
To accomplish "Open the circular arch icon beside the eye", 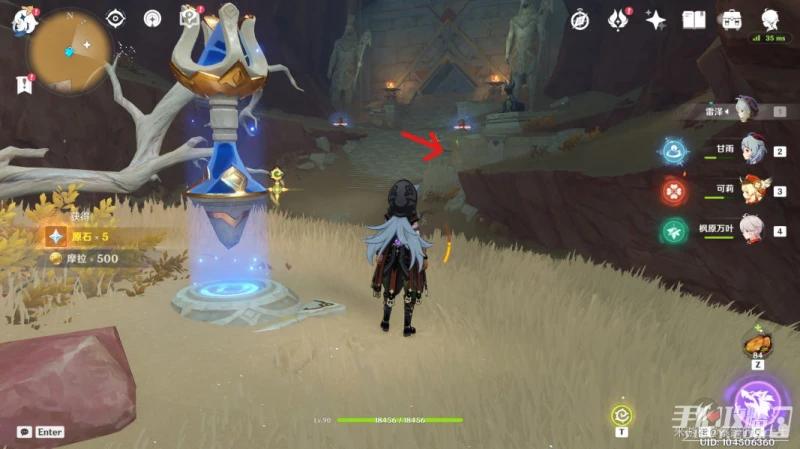I will tap(152, 18).
